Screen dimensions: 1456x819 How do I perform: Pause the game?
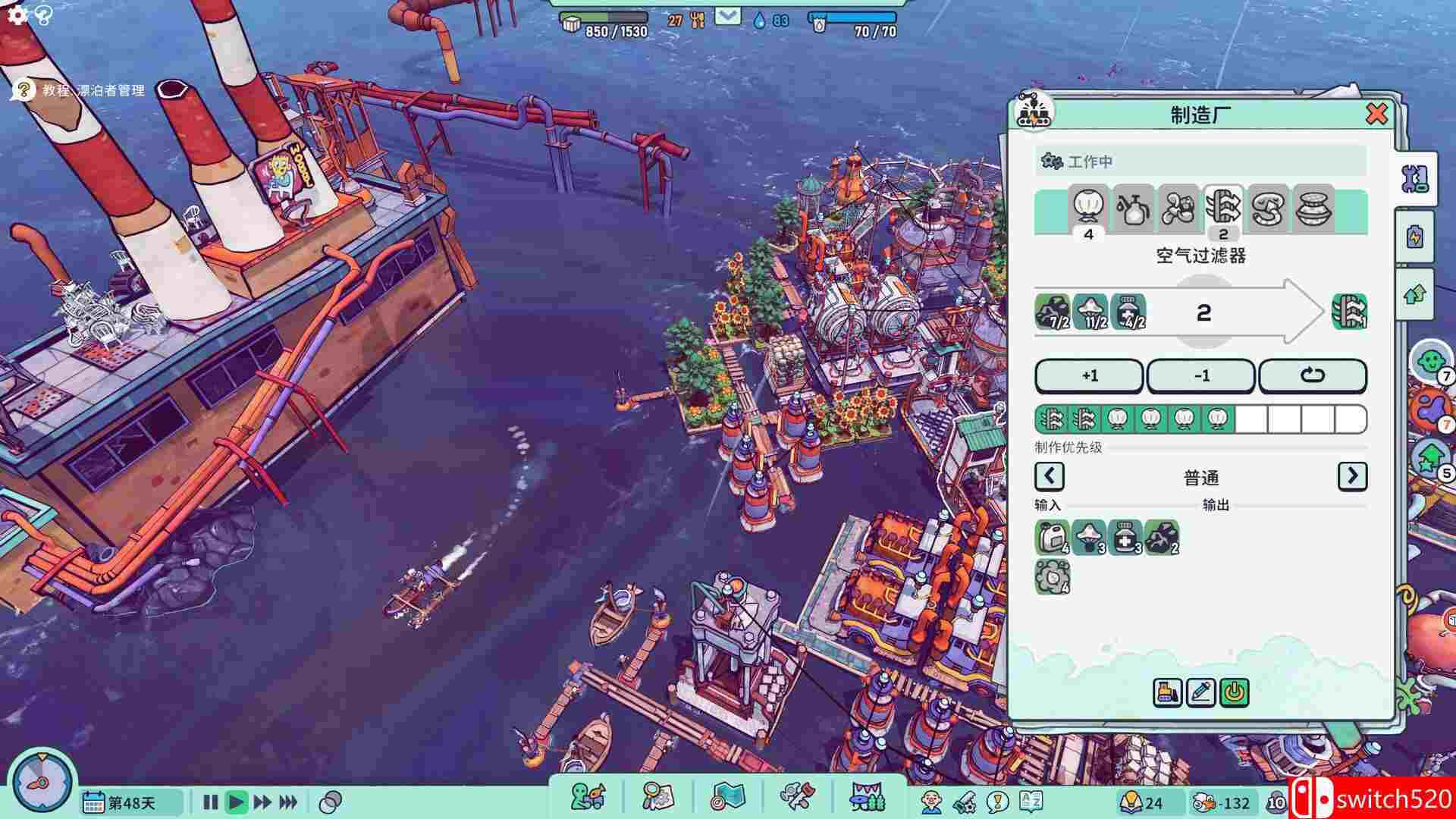point(210,802)
